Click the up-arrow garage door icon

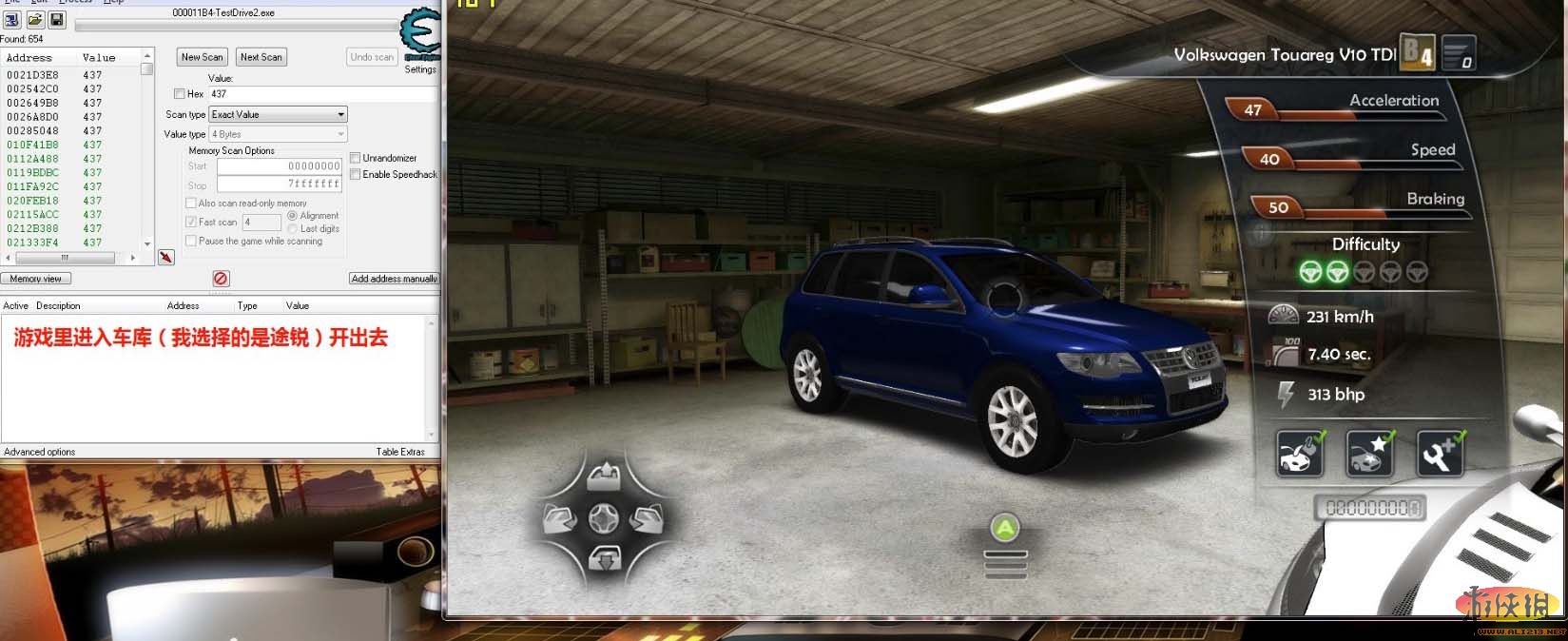coord(604,475)
